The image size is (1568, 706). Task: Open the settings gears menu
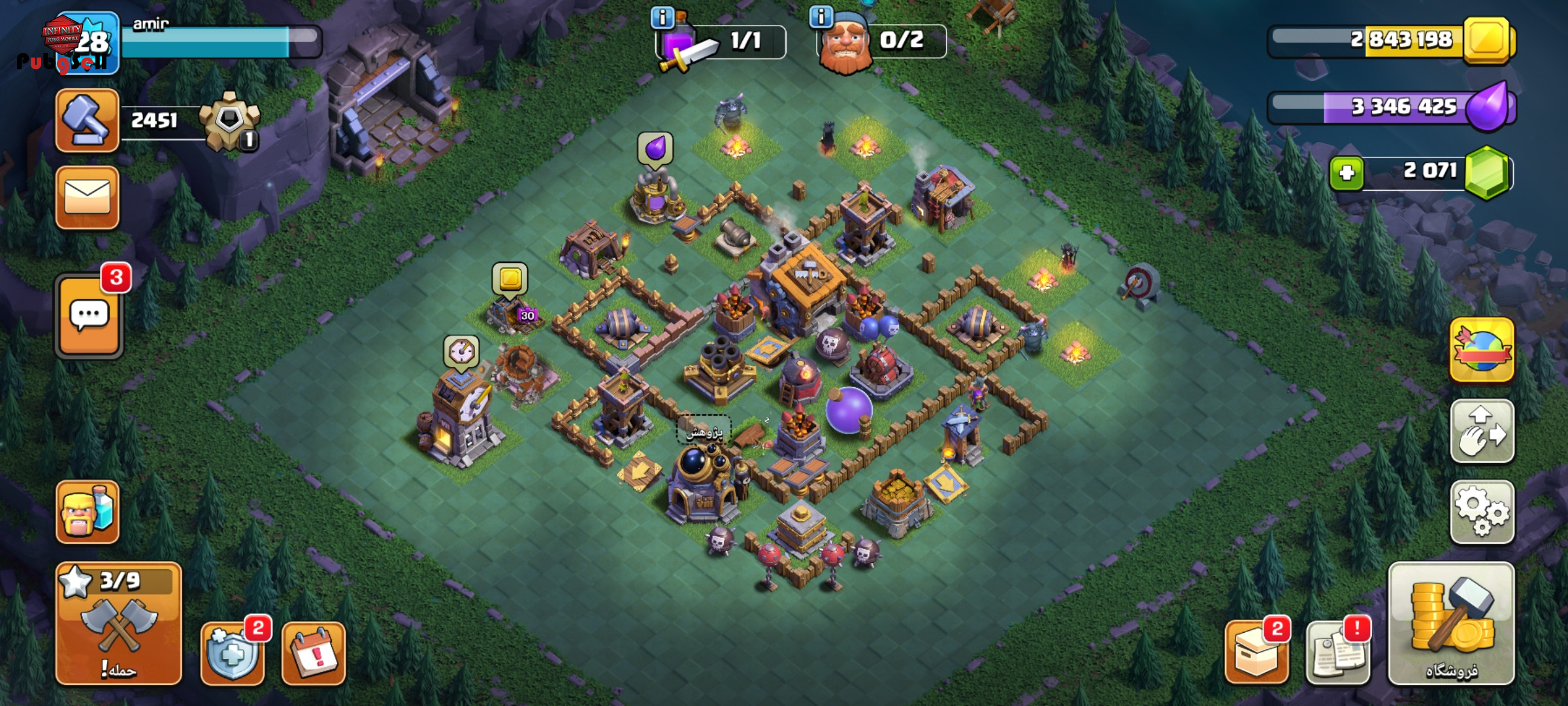click(x=1482, y=513)
